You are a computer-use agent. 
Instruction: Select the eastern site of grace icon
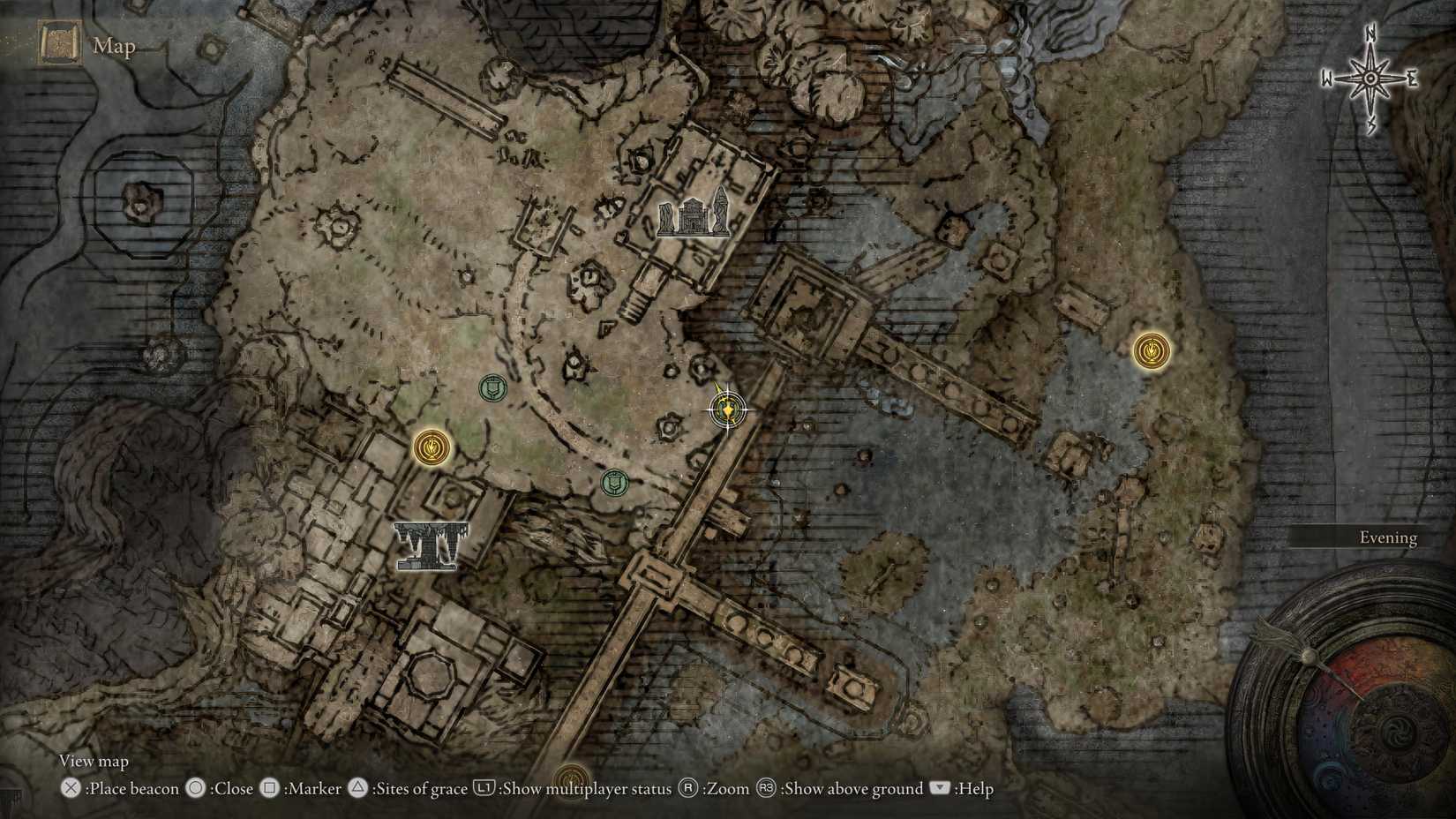coord(1152,350)
